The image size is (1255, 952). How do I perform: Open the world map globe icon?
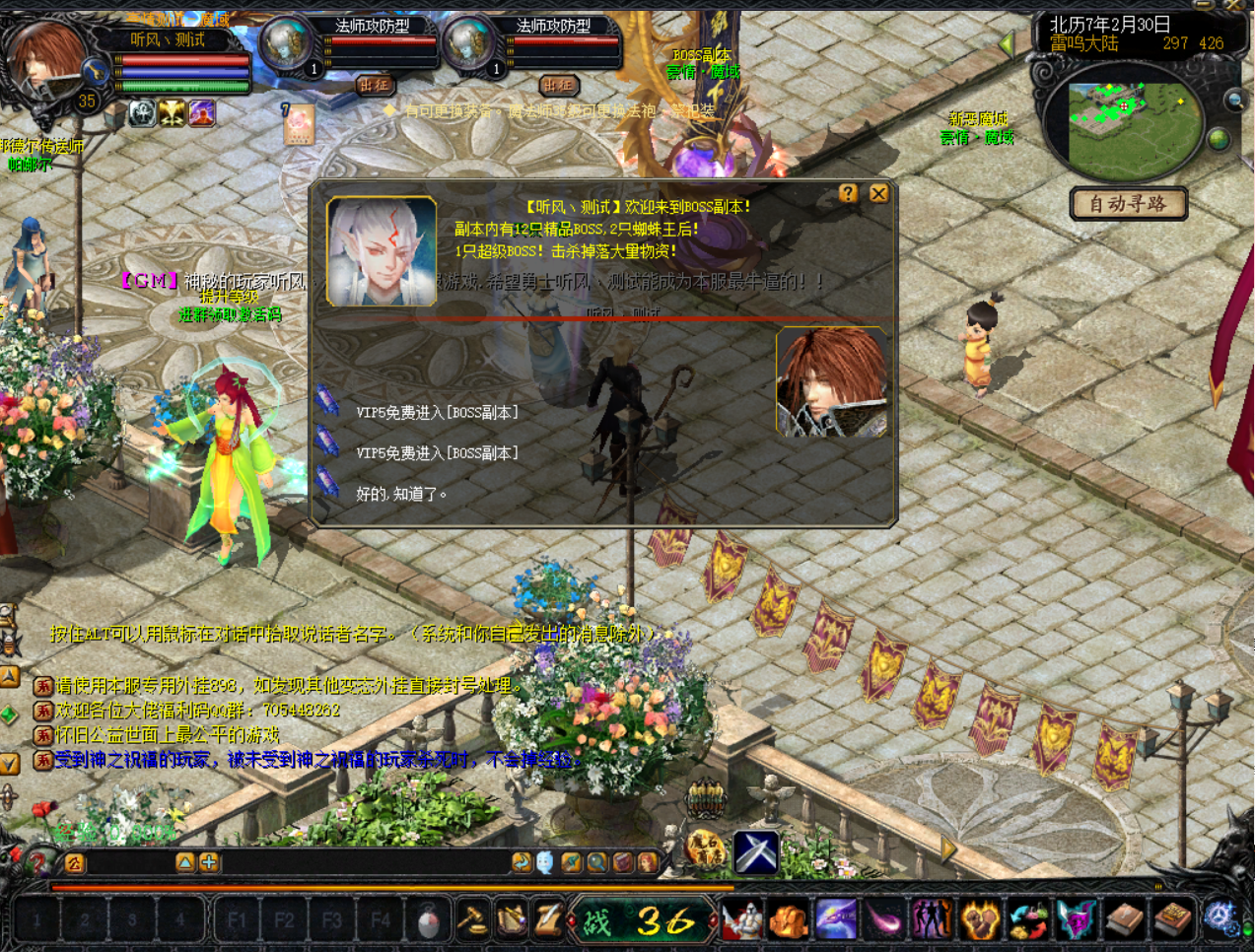[x=1219, y=139]
